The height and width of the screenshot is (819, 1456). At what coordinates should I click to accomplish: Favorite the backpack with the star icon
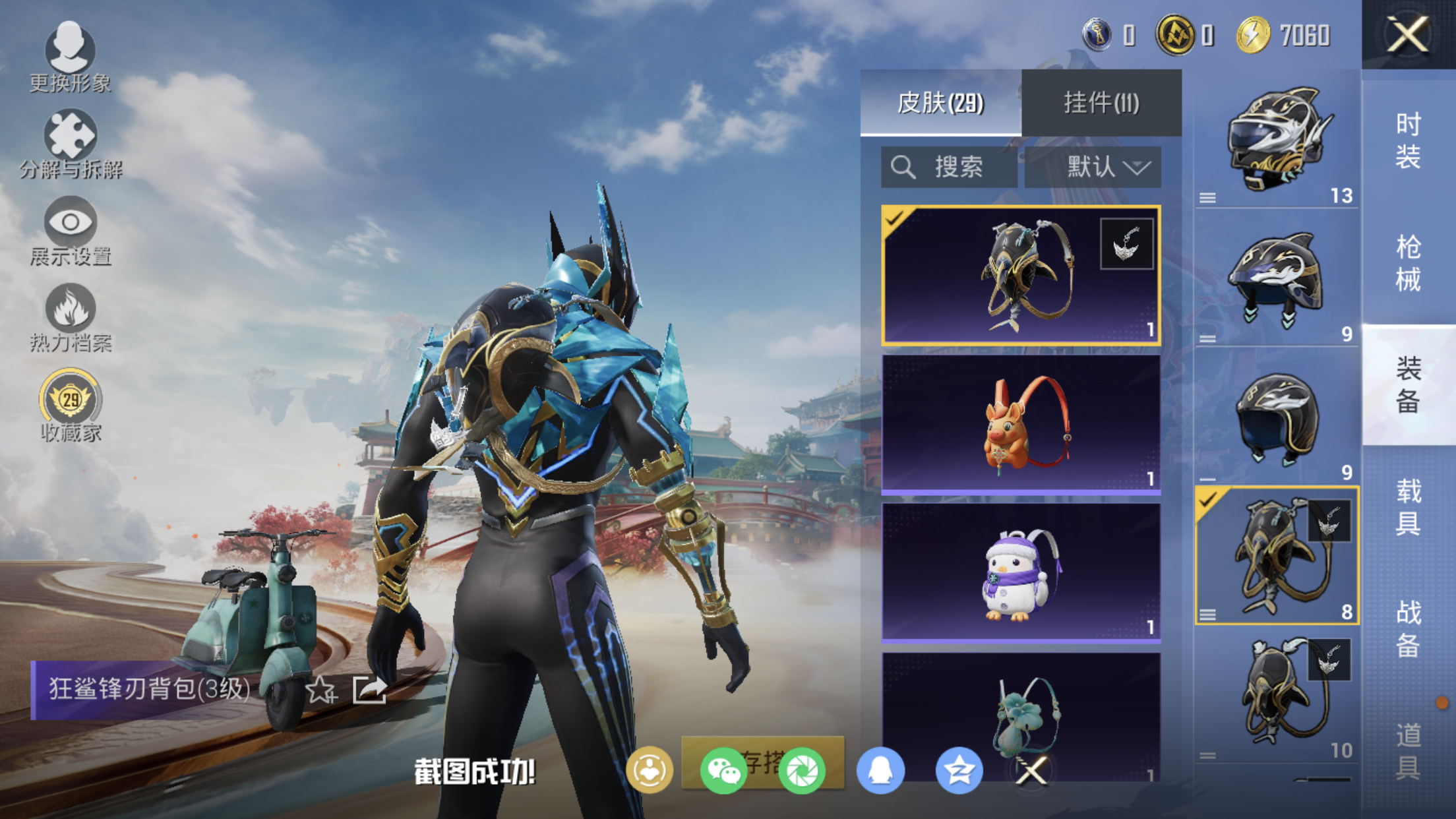[320, 690]
